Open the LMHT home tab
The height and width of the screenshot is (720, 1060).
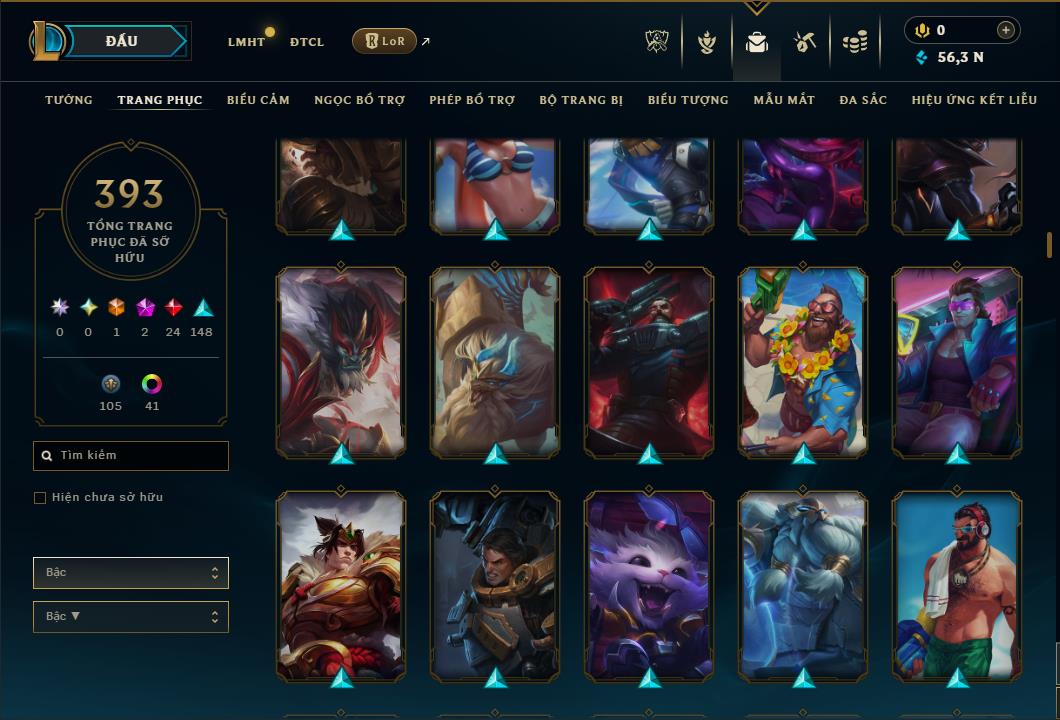(x=246, y=42)
